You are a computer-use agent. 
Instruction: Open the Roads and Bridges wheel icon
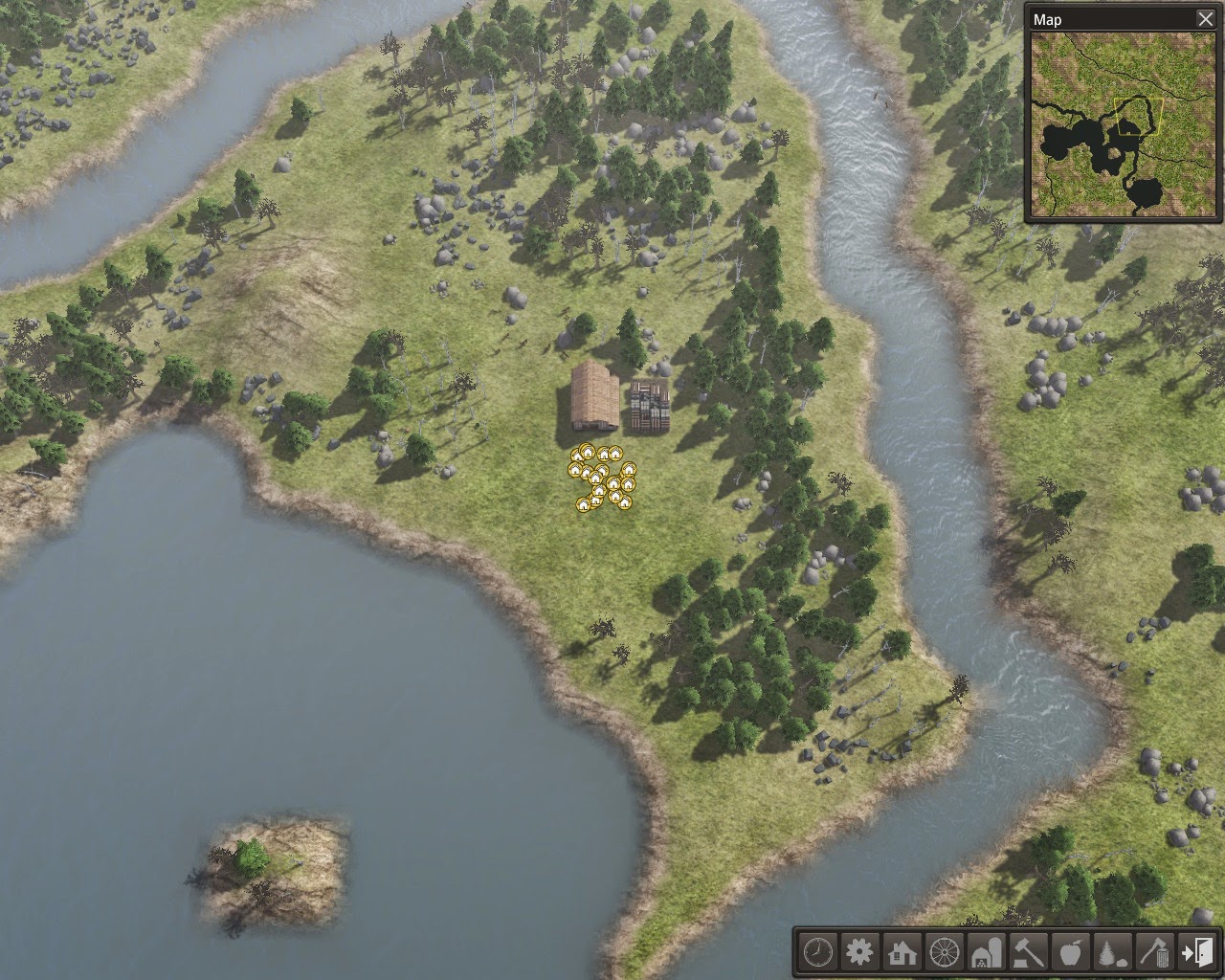pyautogui.click(x=942, y=953)
